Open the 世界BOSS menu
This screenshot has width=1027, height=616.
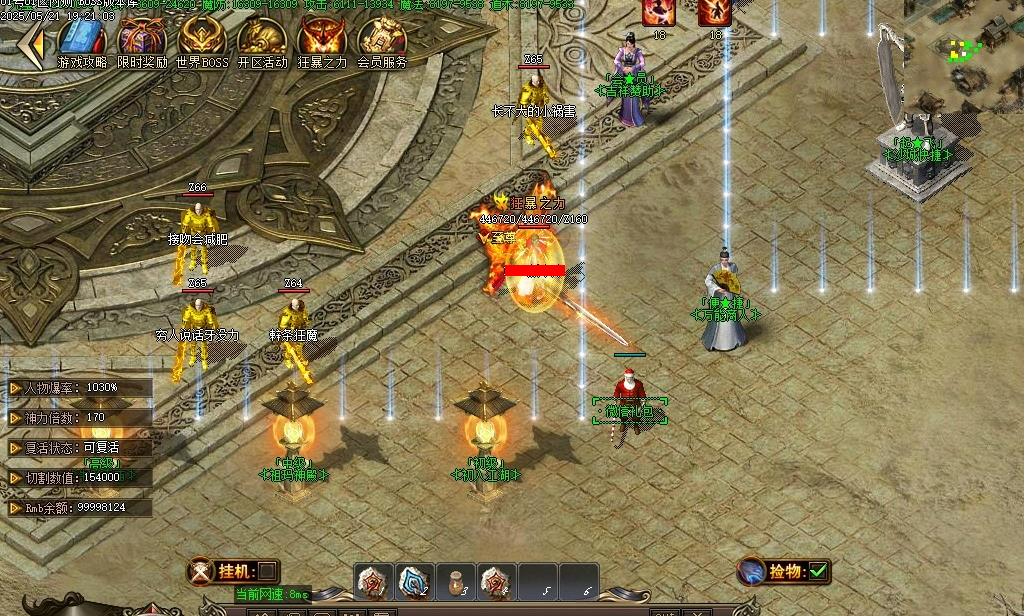point(202,40)
